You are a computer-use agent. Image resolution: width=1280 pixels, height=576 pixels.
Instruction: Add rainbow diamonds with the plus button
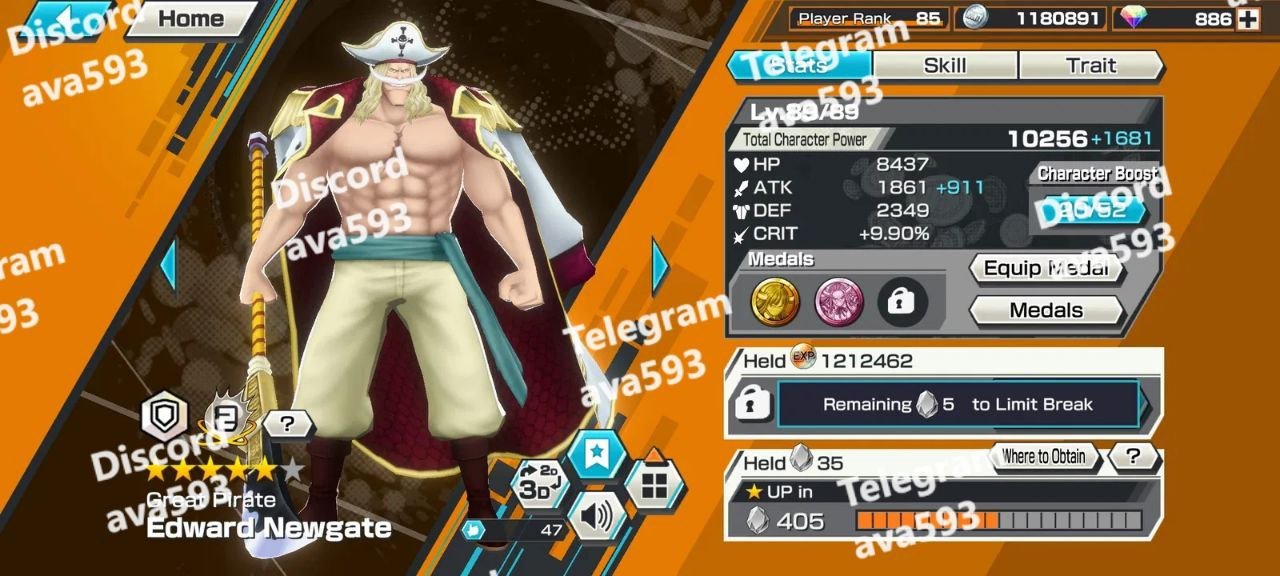click(x=1247, y=19)
